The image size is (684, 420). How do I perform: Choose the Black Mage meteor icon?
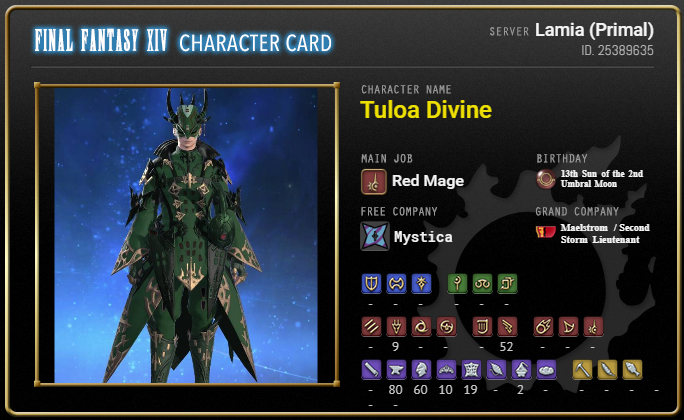click(544, 326)
